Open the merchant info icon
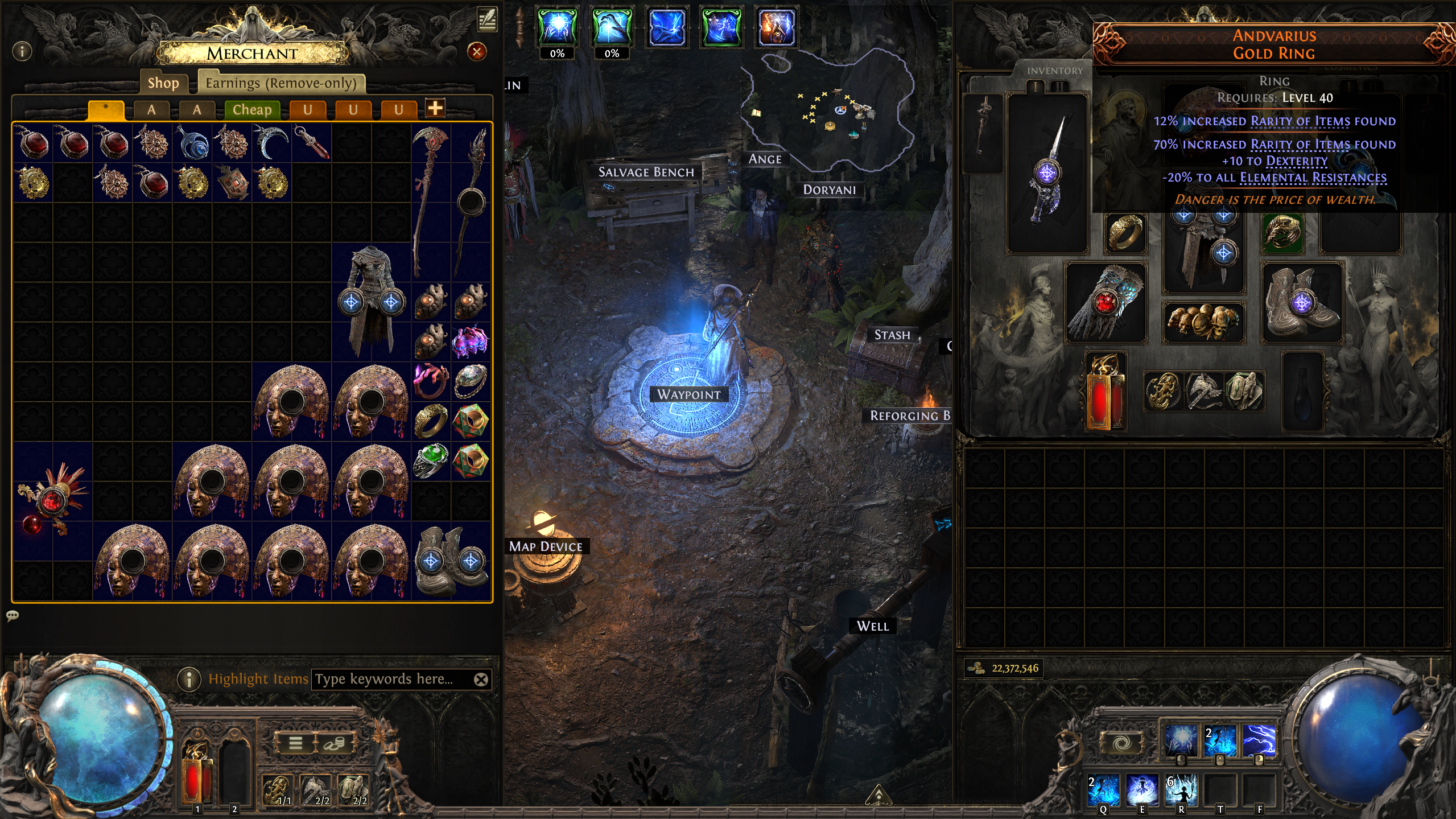 pyautogui.click(x=22, y=52)
